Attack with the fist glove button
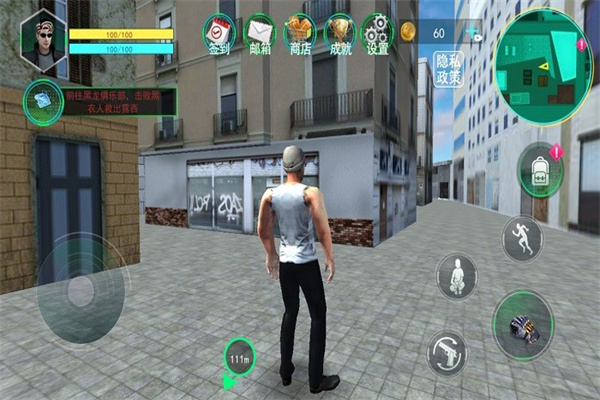 (x=524, y=326)
